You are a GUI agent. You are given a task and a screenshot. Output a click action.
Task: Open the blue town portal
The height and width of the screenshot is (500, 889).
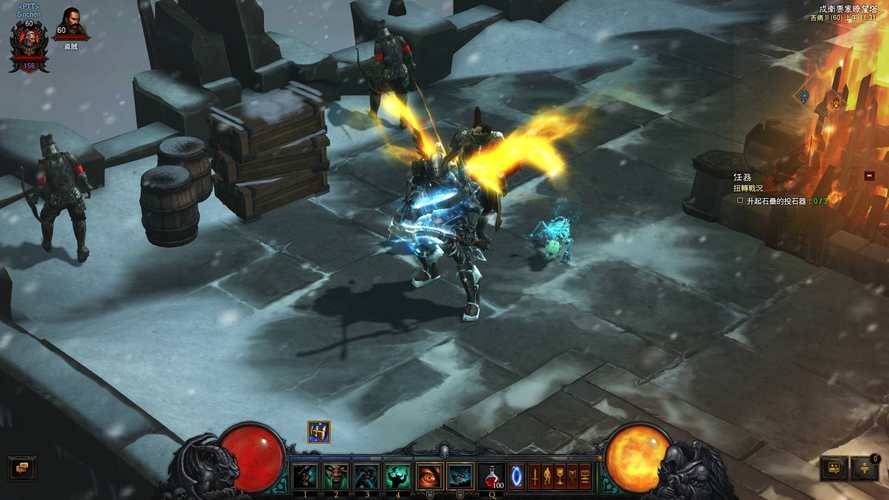click(517, 475)
